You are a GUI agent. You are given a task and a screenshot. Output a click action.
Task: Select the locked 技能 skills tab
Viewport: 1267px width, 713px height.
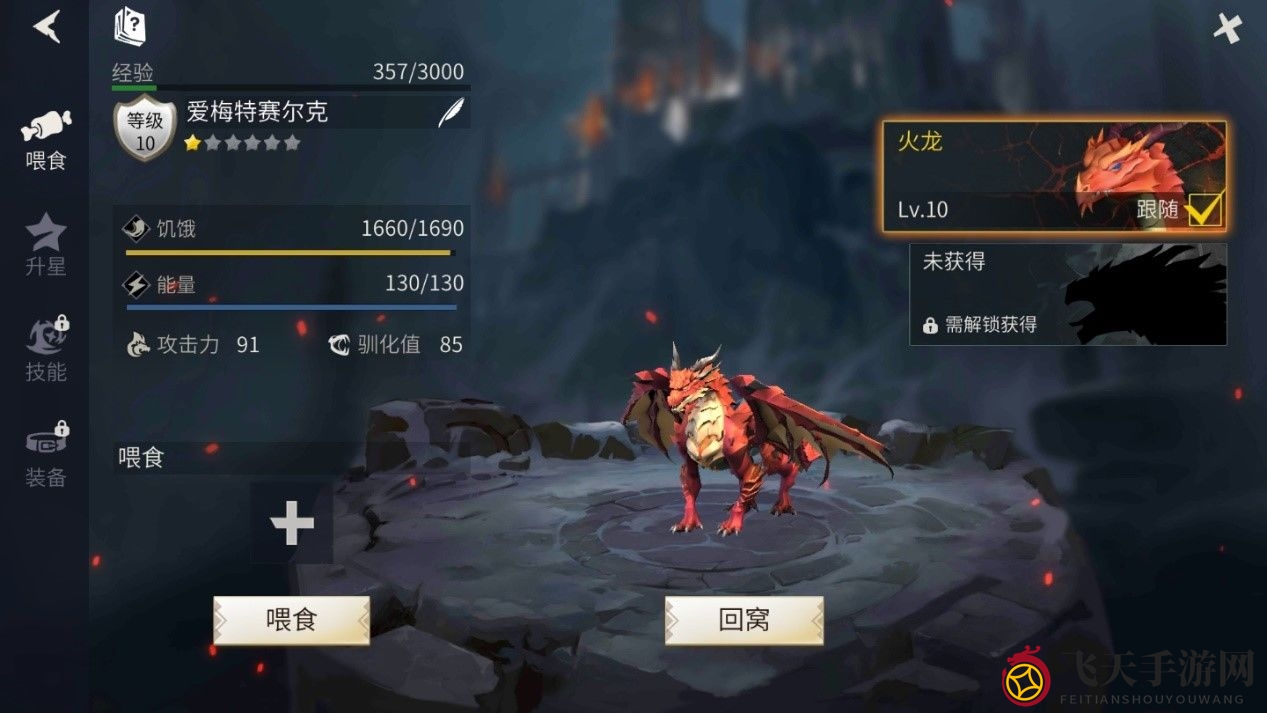46,350
